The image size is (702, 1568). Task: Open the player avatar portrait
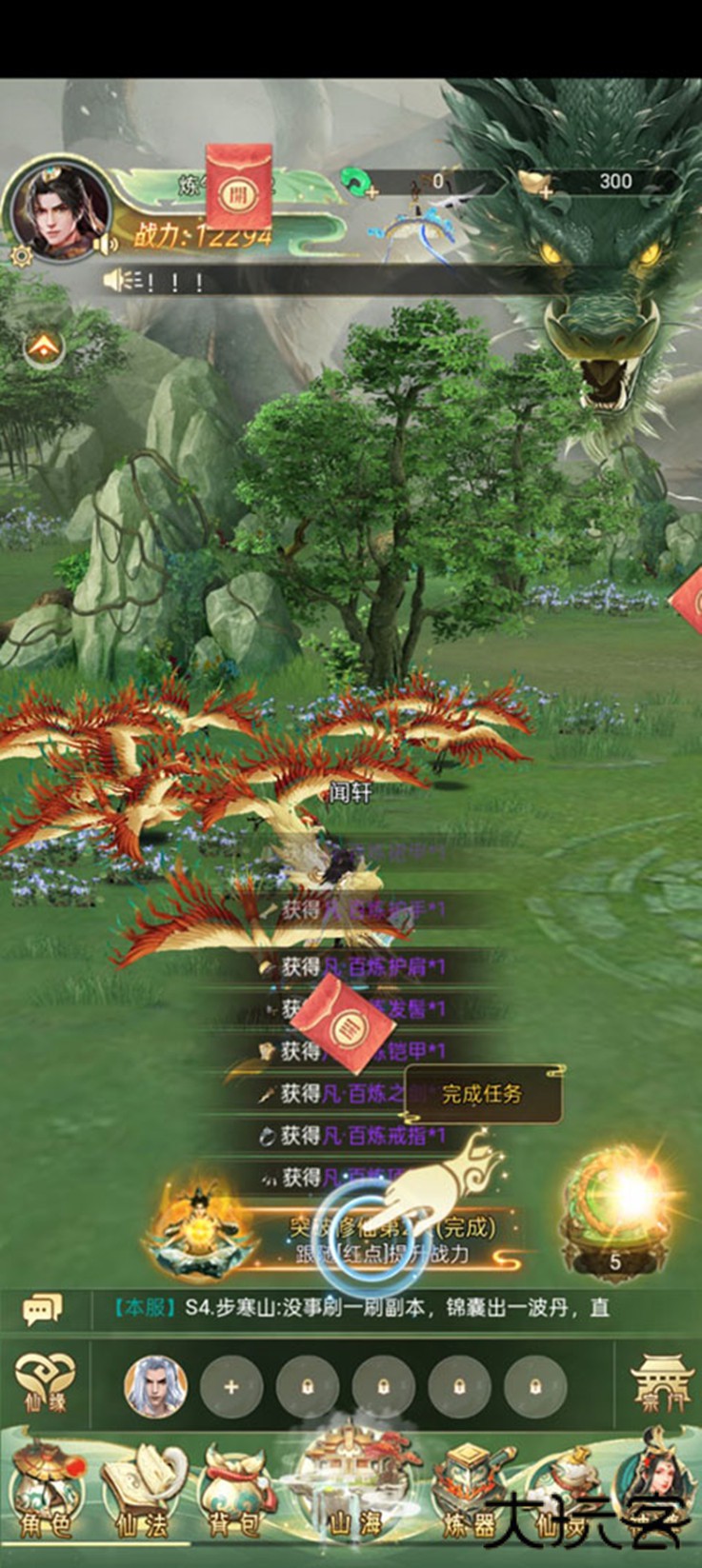(55, 210)
